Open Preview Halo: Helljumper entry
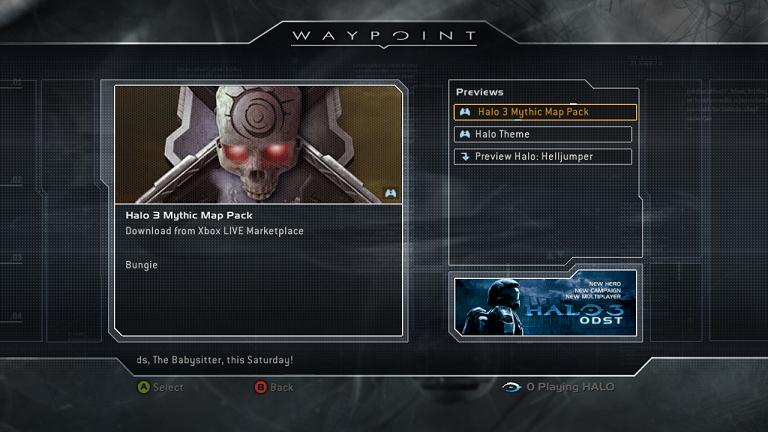The image size is (768, 432). click(543, 157)
